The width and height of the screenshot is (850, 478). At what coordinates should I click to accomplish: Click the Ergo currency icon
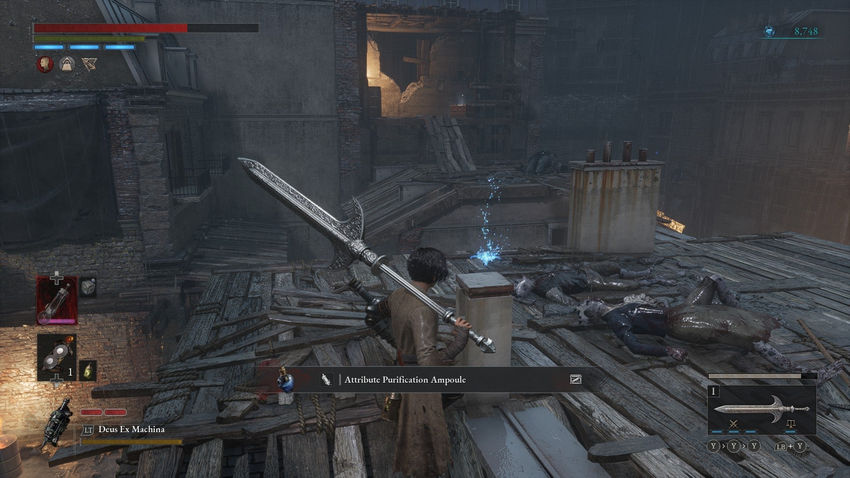pos(769,32)
